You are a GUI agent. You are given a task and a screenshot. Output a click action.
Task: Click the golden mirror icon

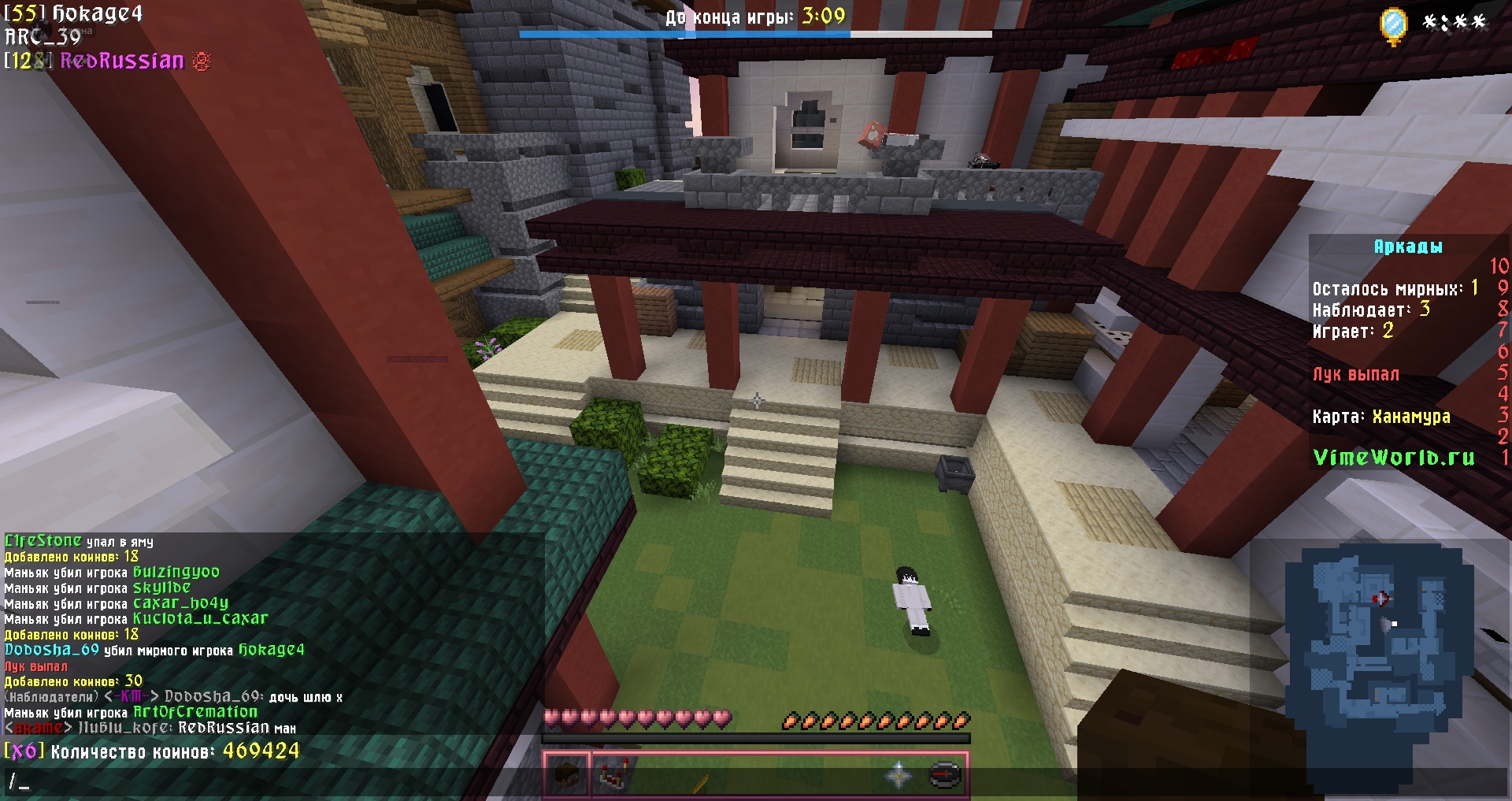pyautogui.click(x=1393, y=25)
